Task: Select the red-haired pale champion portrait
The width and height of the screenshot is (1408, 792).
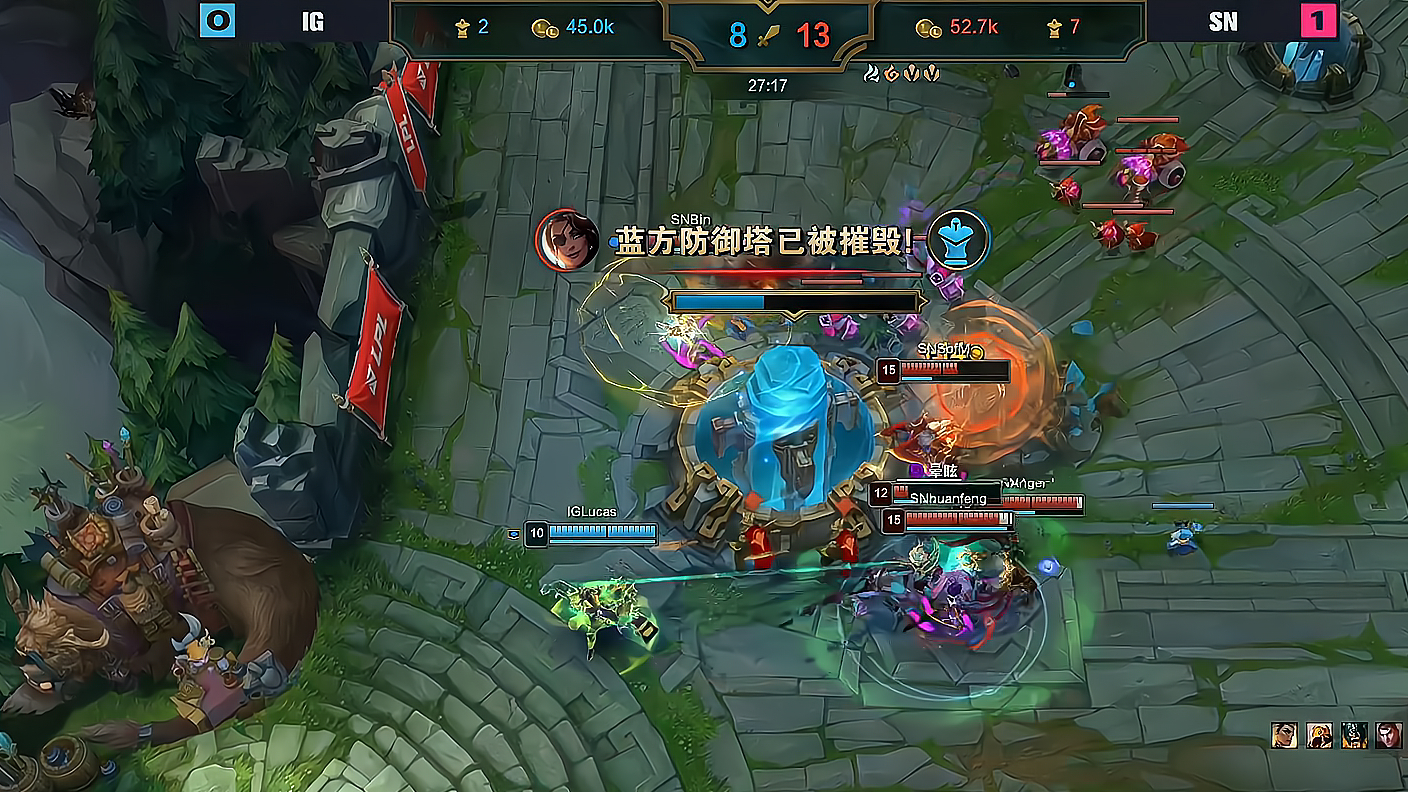Action: pos(1389,735)
